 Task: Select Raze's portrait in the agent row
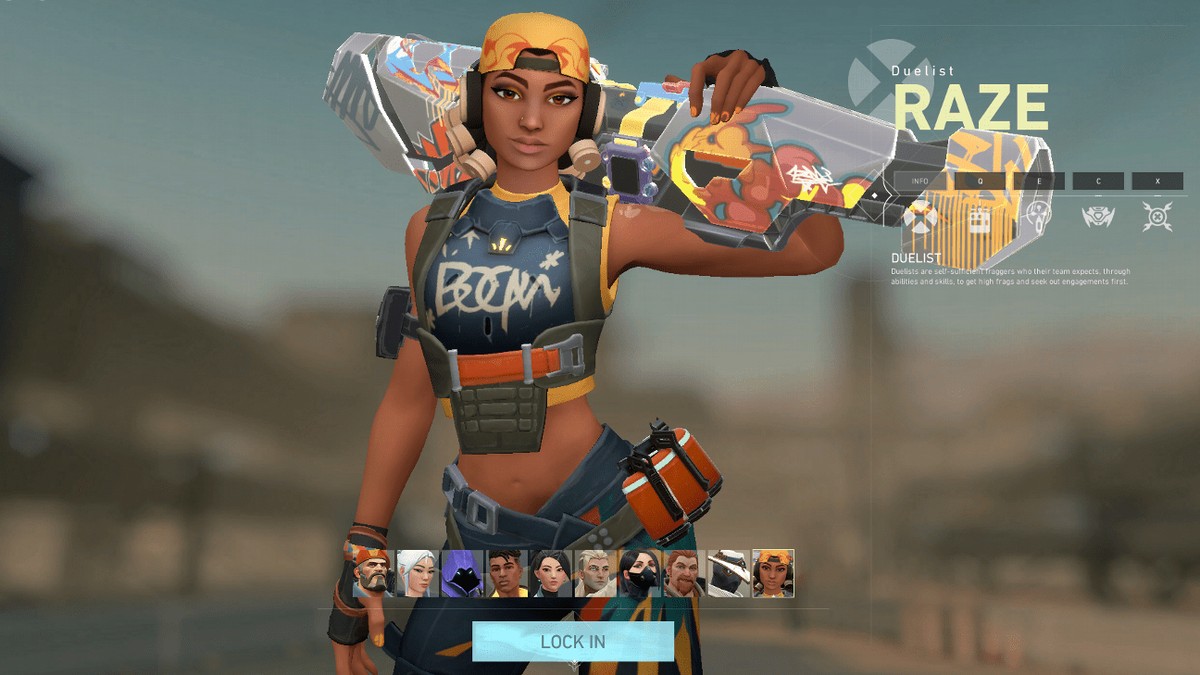[773, 573]
